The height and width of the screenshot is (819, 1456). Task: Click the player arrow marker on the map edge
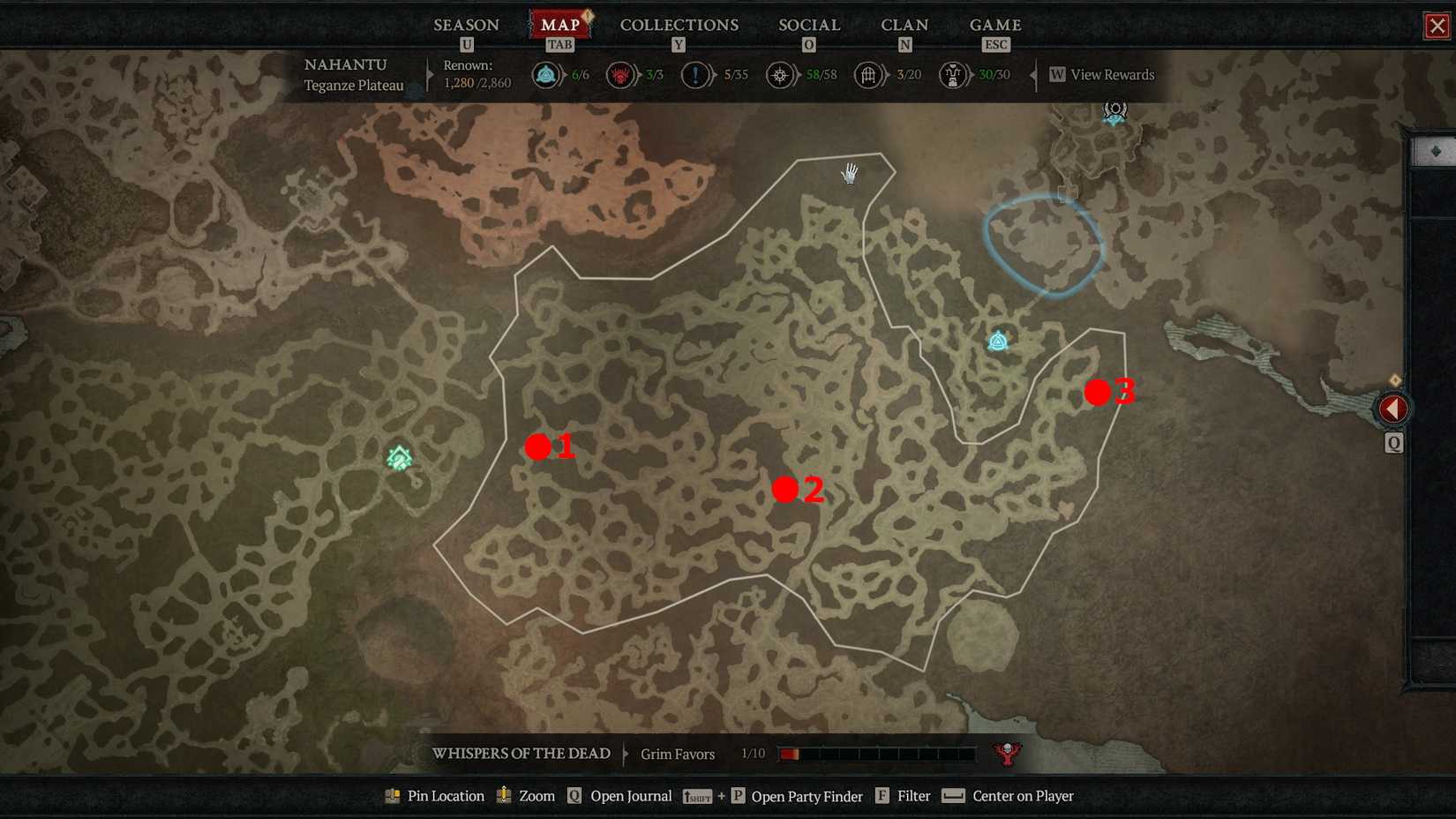pyautogui.click(x=1394, y=408)
